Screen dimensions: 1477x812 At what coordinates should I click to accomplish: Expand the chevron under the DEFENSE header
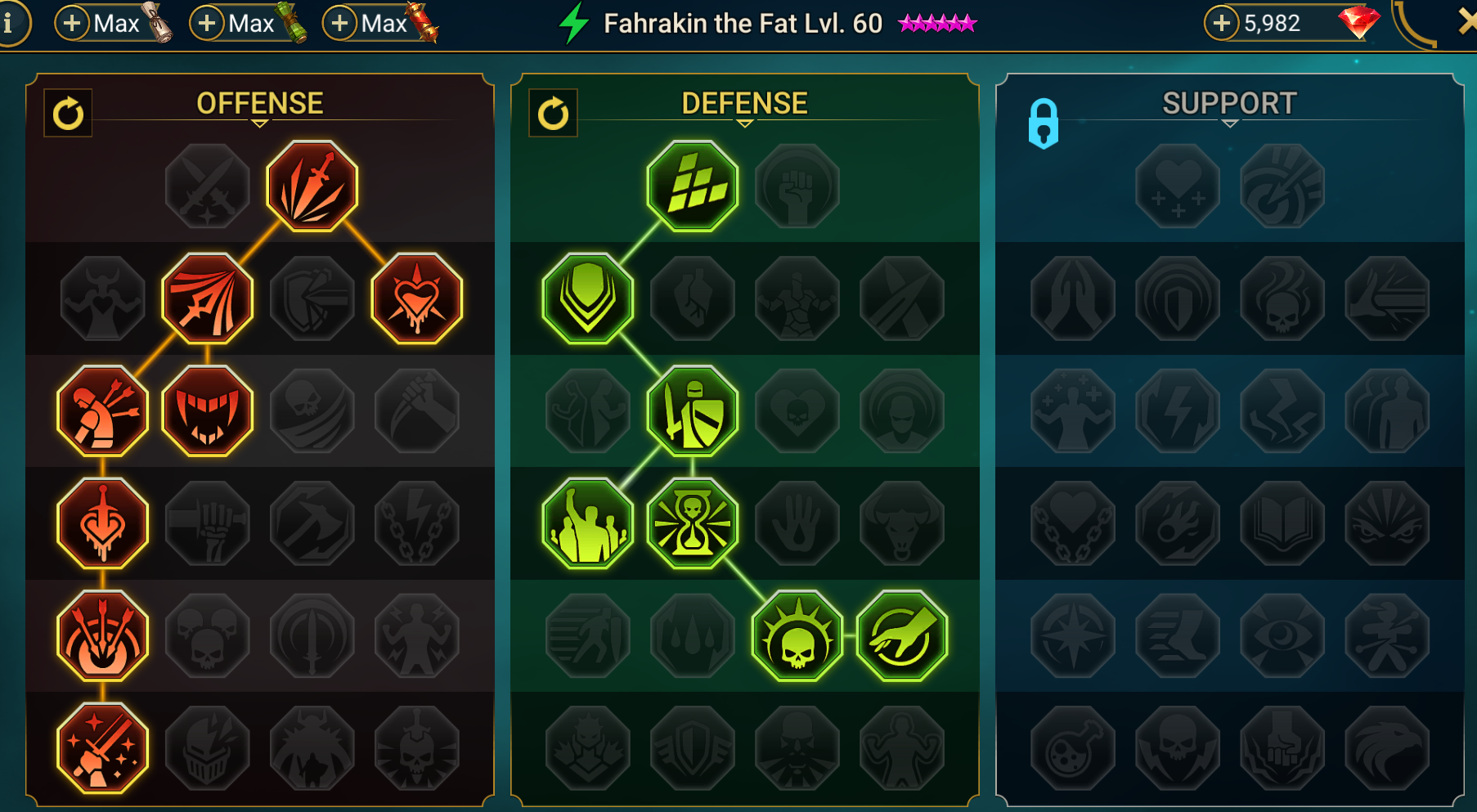pyautogui.click(x=743, y=125)
